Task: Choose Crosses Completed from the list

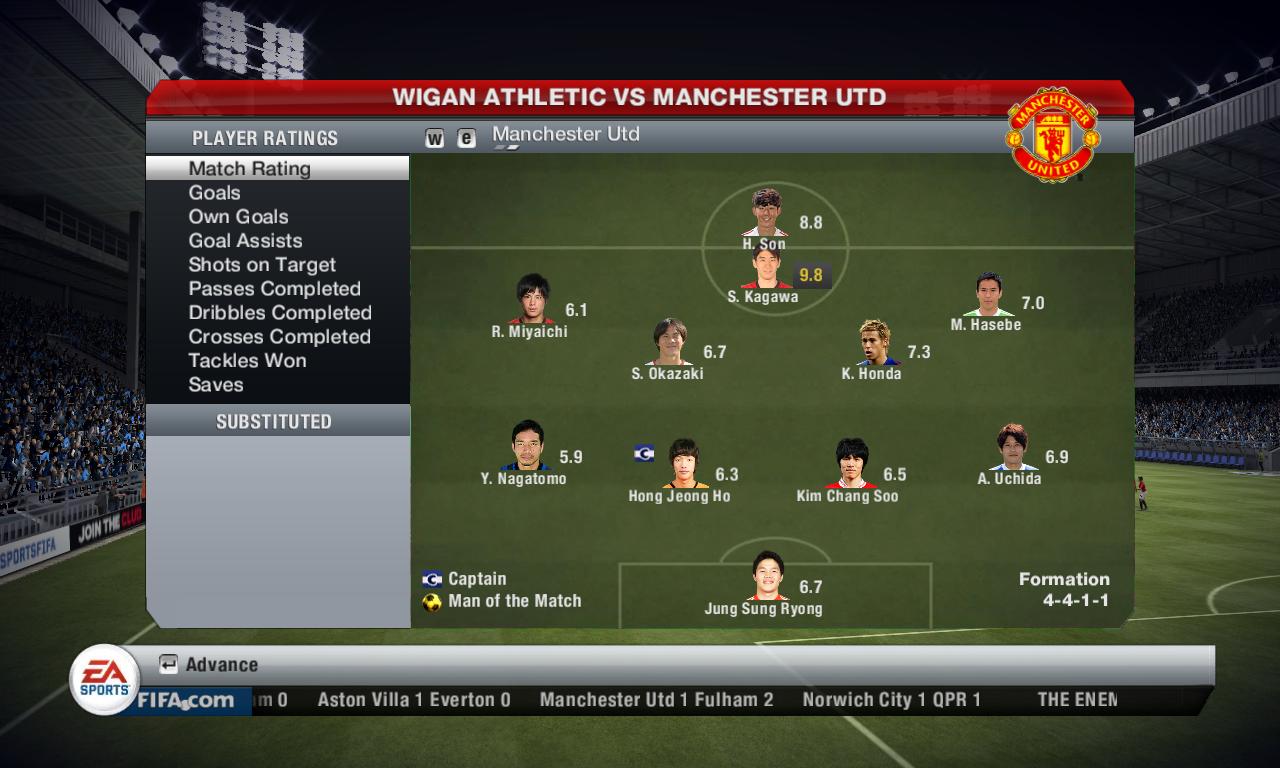Action: point(279,337)
